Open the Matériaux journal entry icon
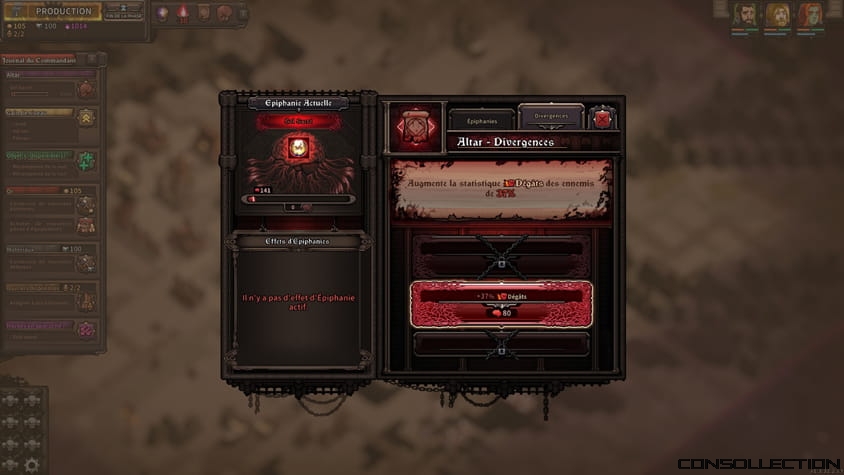 point(87,263)
